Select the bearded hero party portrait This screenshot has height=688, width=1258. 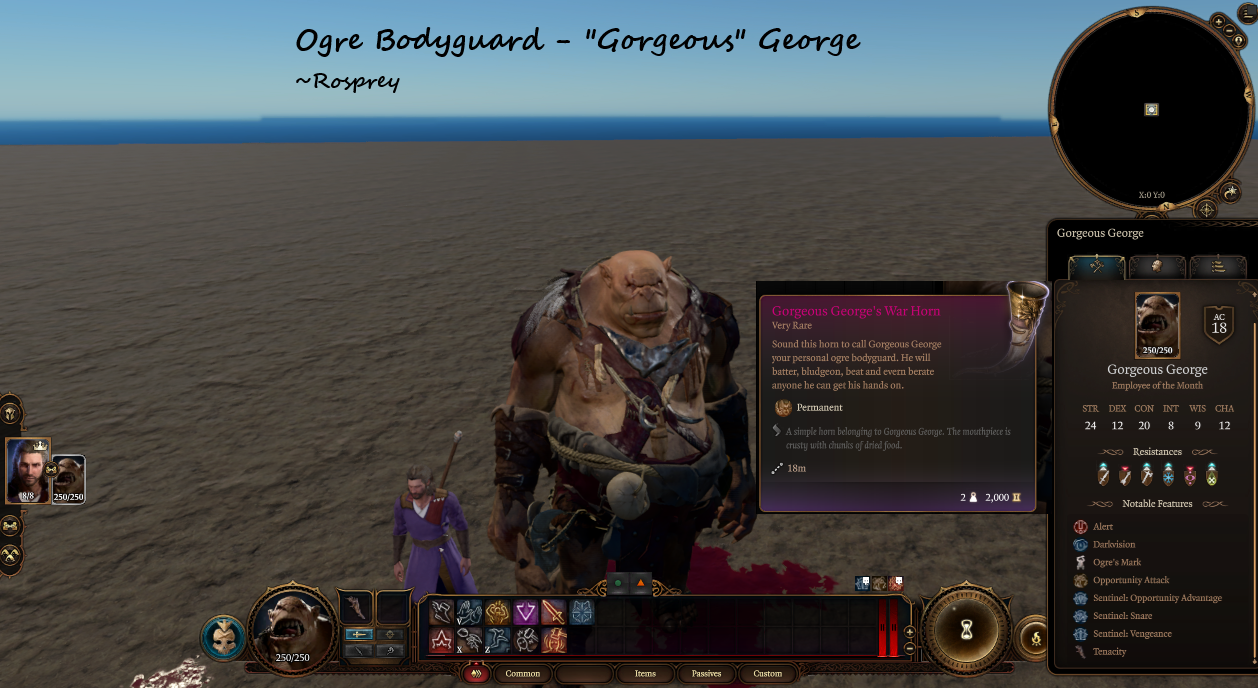(x=27, y=471)
